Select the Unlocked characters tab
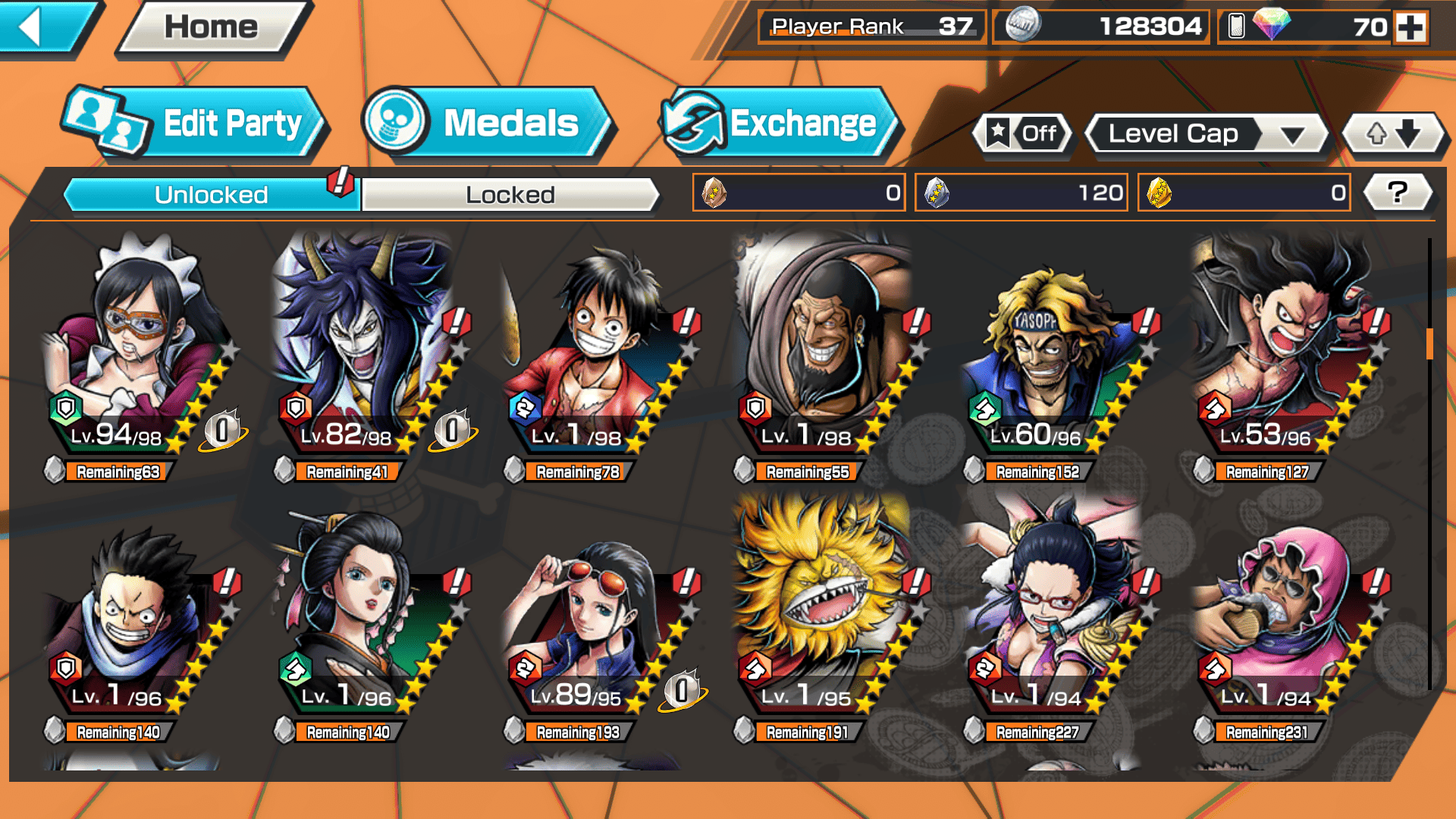The height and width of the screenshot is (819, 1456). 211,195
